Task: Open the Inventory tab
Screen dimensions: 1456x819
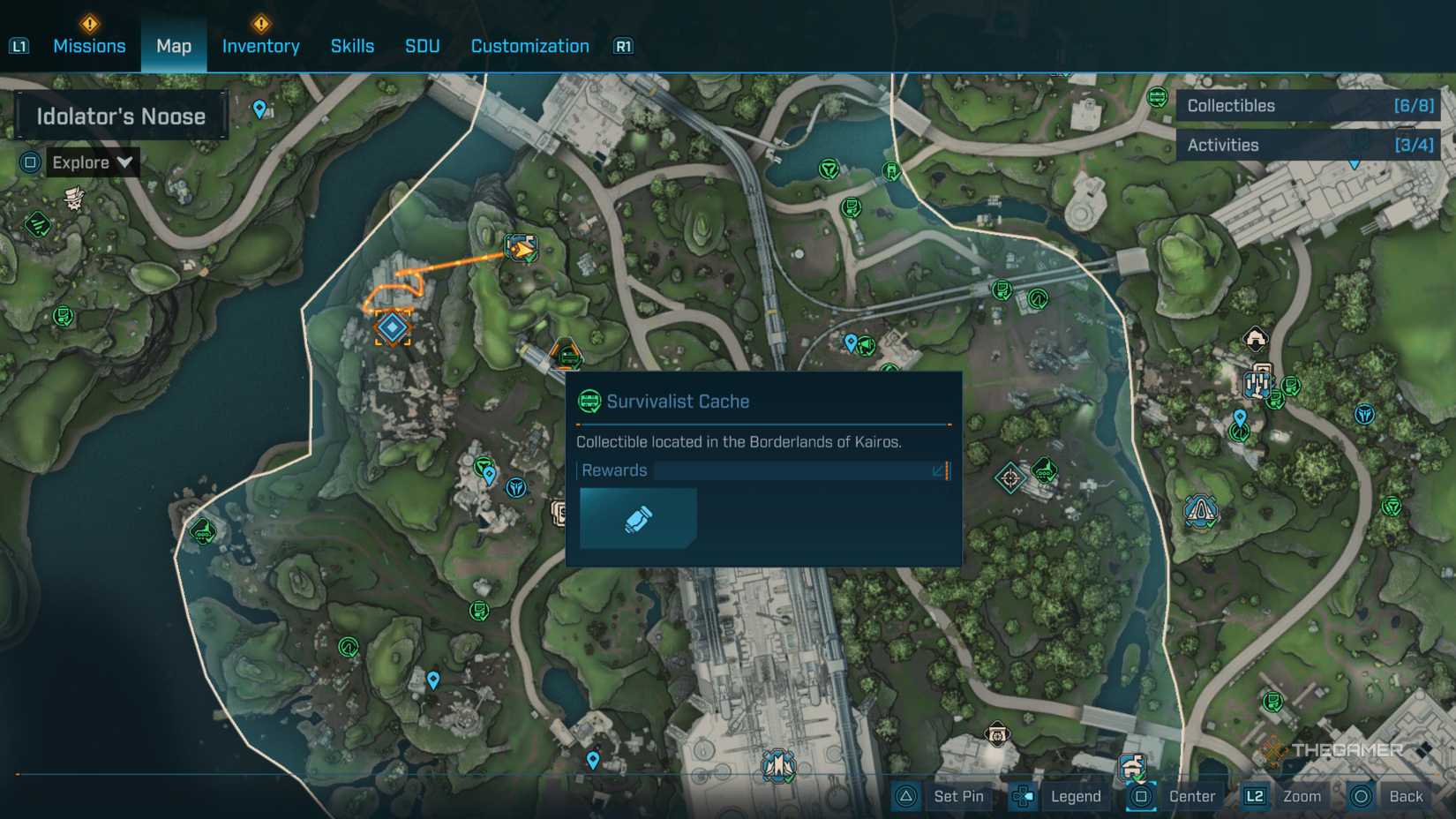Action: point(260,46)
